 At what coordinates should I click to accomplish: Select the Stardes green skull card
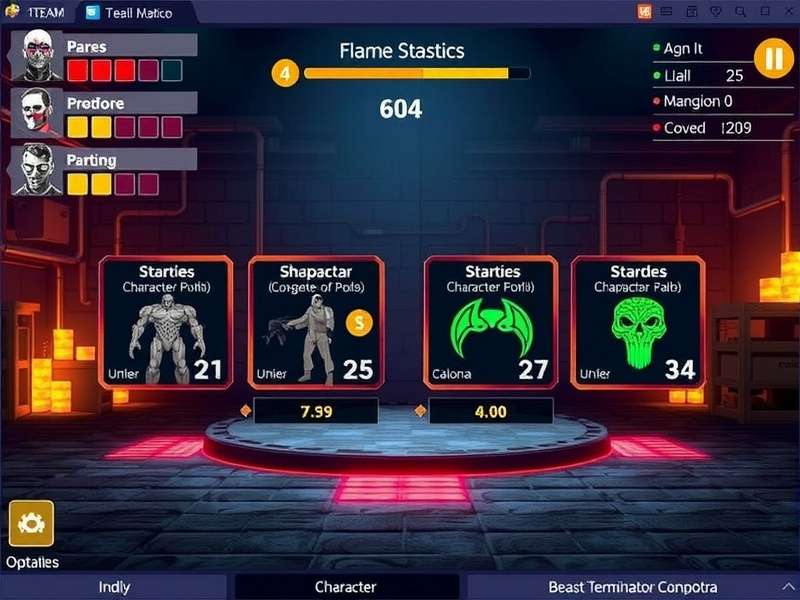click(638, 322)
